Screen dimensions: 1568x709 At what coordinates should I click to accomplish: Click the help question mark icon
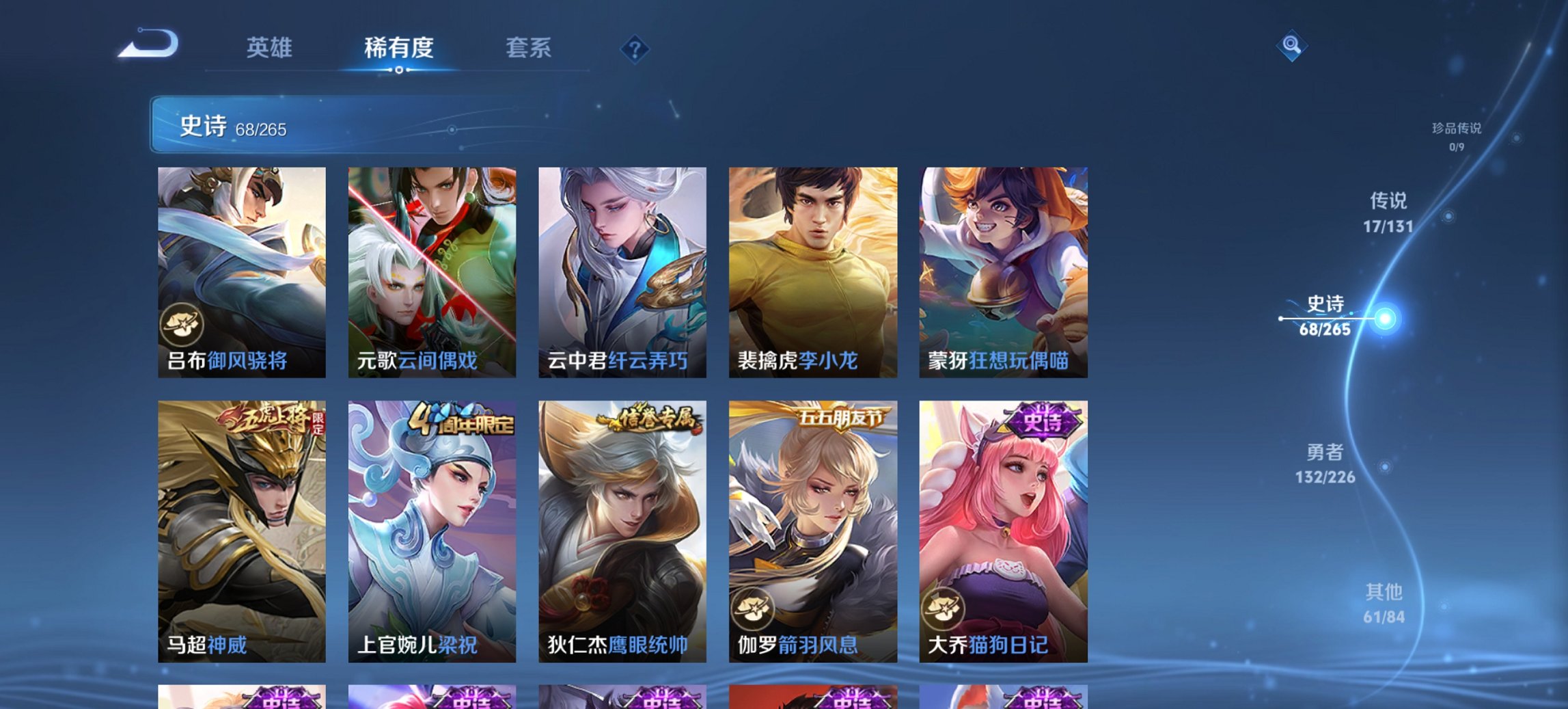(635, 49)
